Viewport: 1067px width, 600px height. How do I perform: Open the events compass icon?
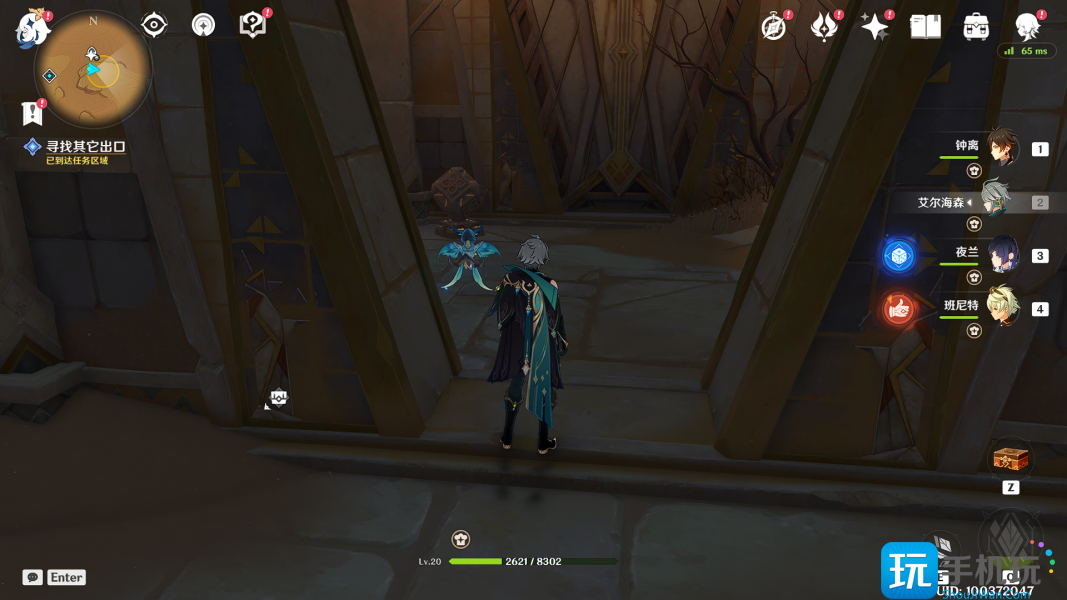[773, 27]
